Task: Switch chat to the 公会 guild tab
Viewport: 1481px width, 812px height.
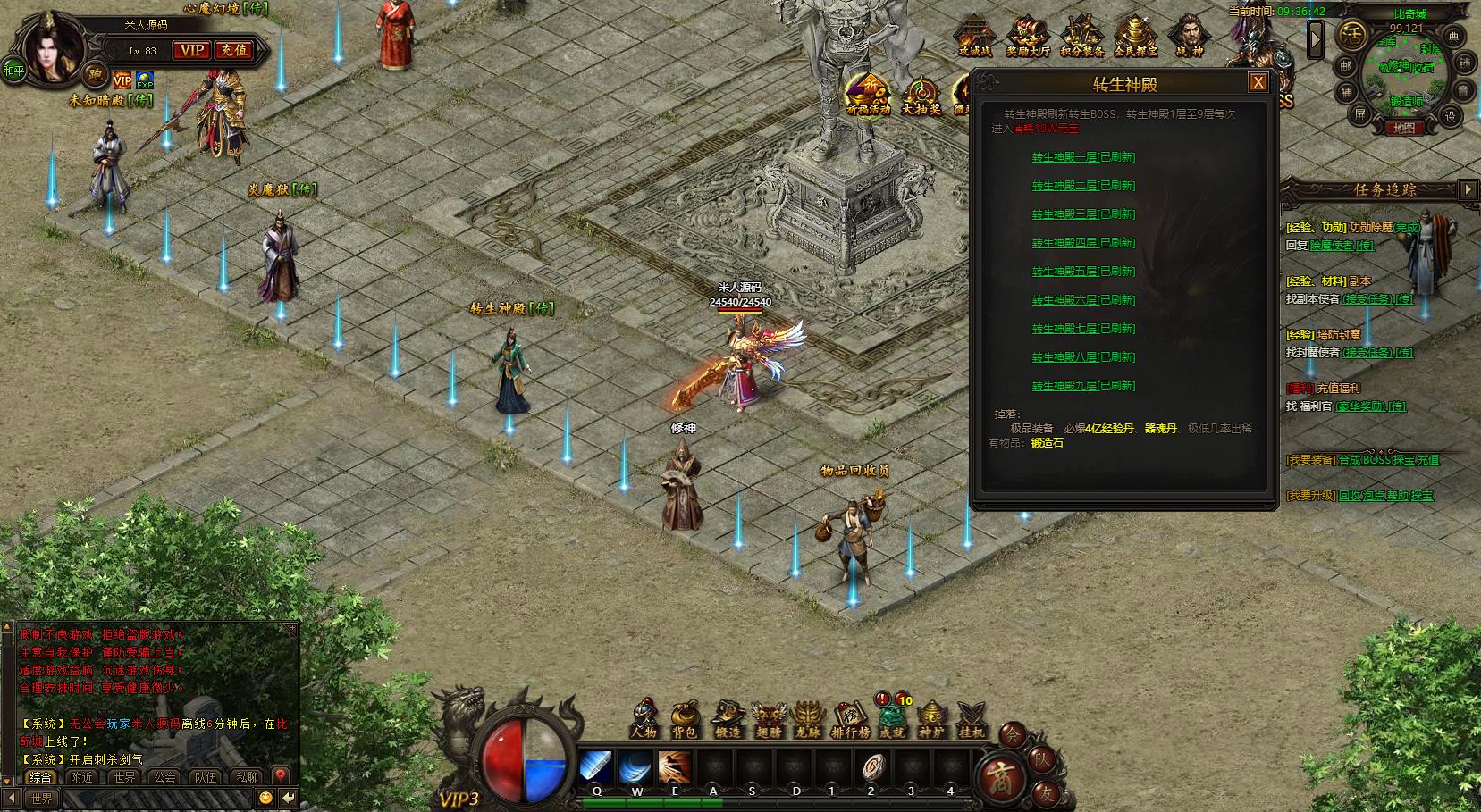Action: tap(165, 777)
